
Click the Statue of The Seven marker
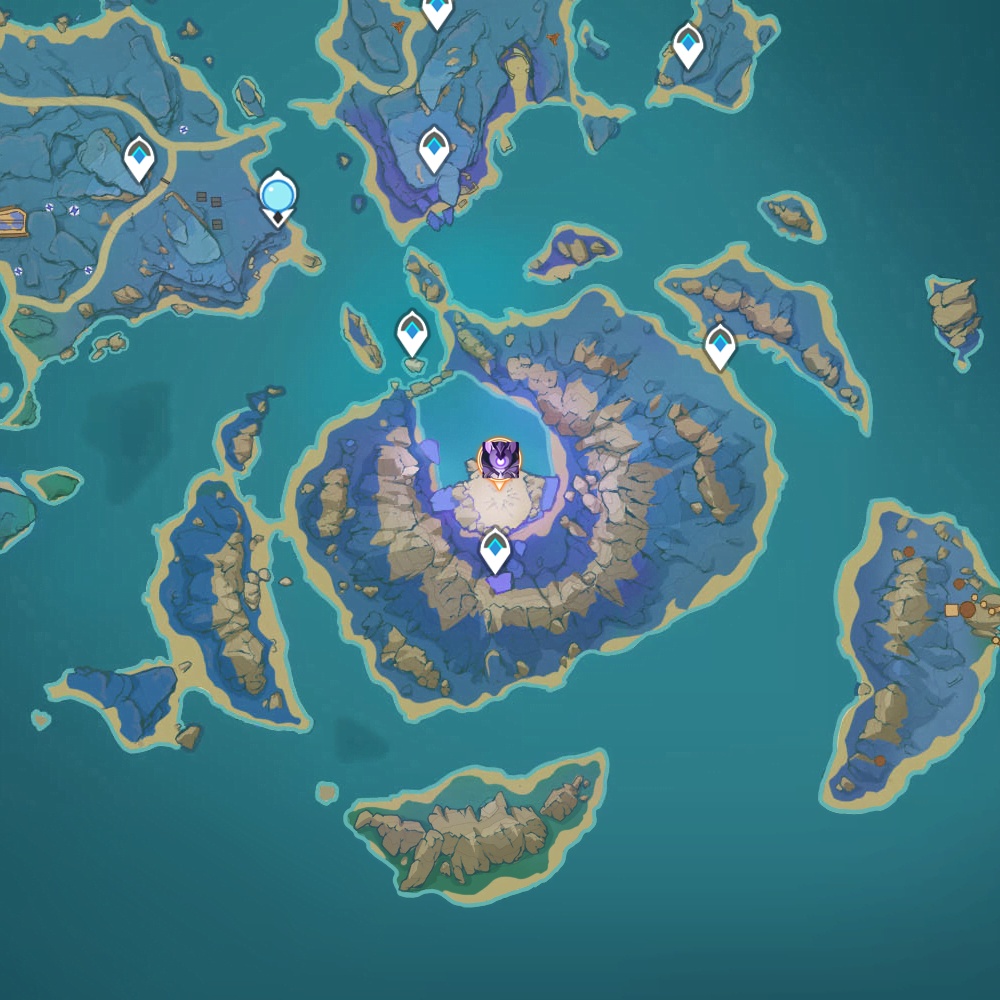[x=277, y=194]
